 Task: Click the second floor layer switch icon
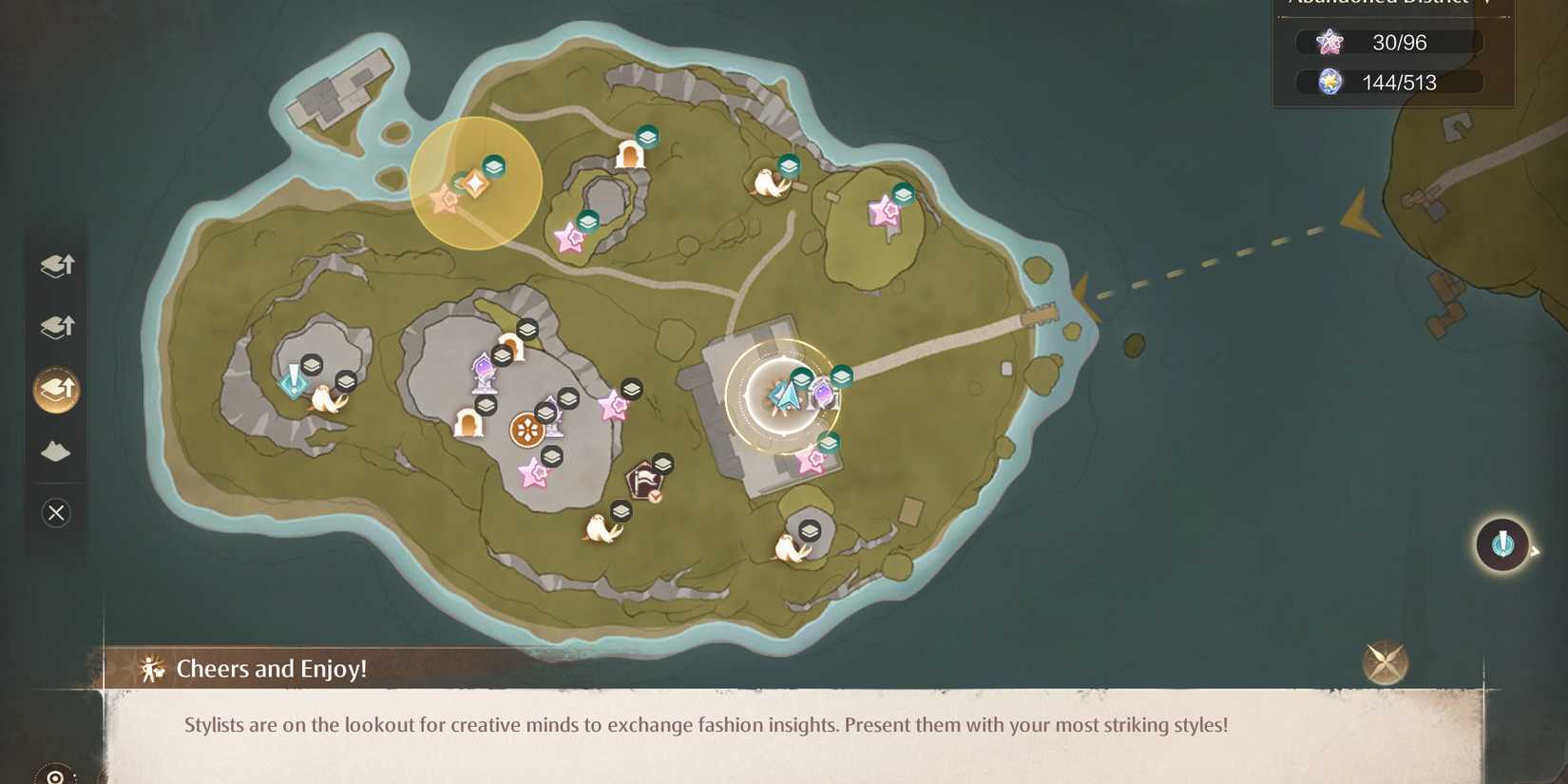[x=56, y=327]
